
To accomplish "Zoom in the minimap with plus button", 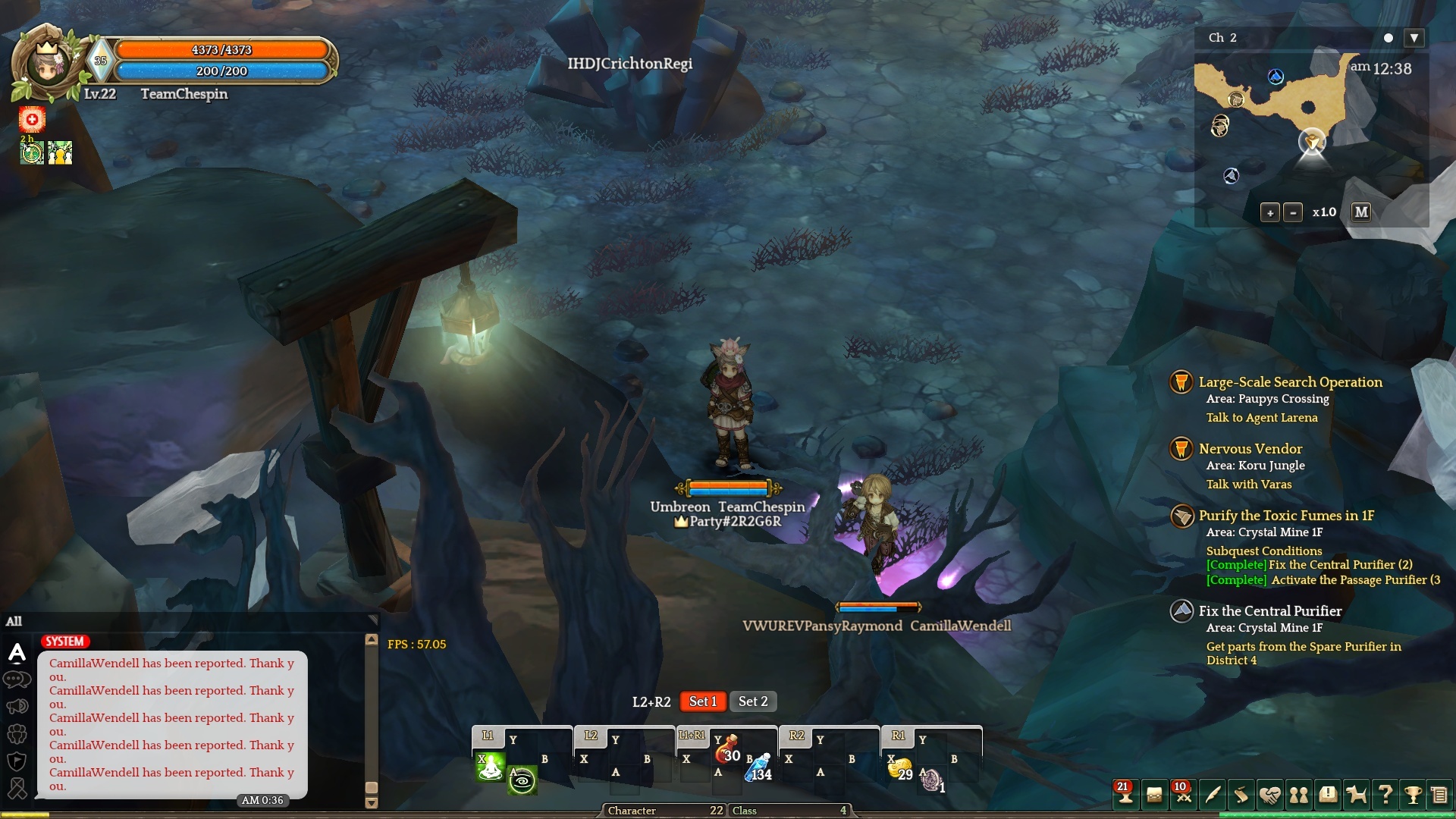I will 1270,213.
